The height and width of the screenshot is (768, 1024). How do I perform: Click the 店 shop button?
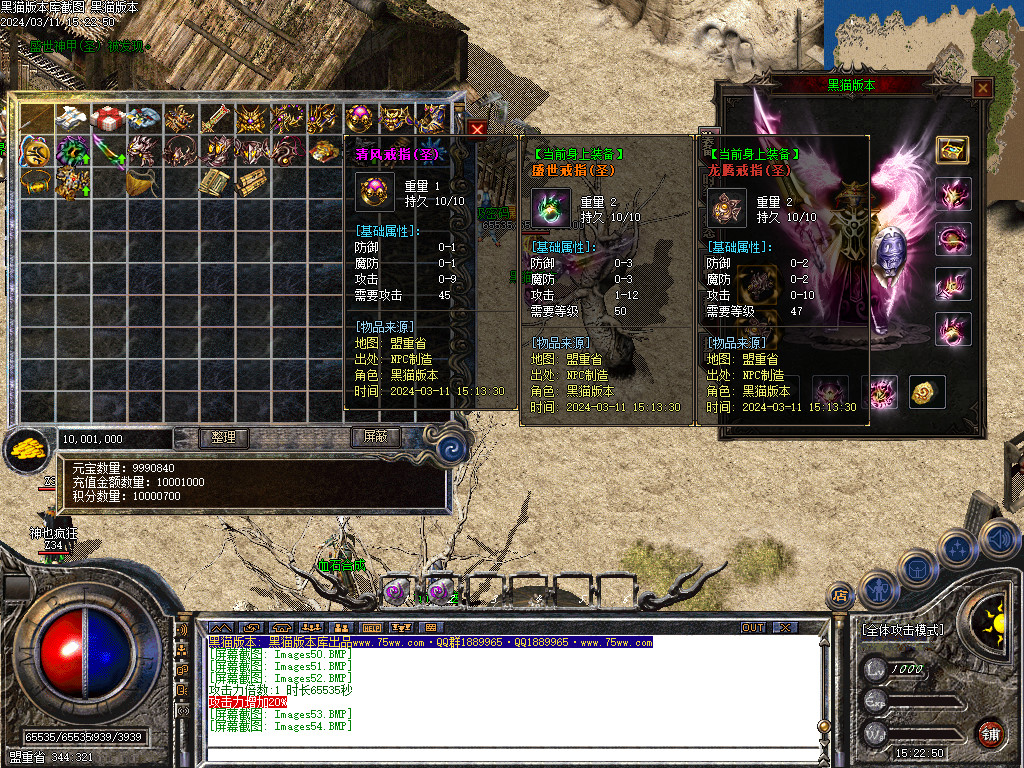[x=839, y=597]
